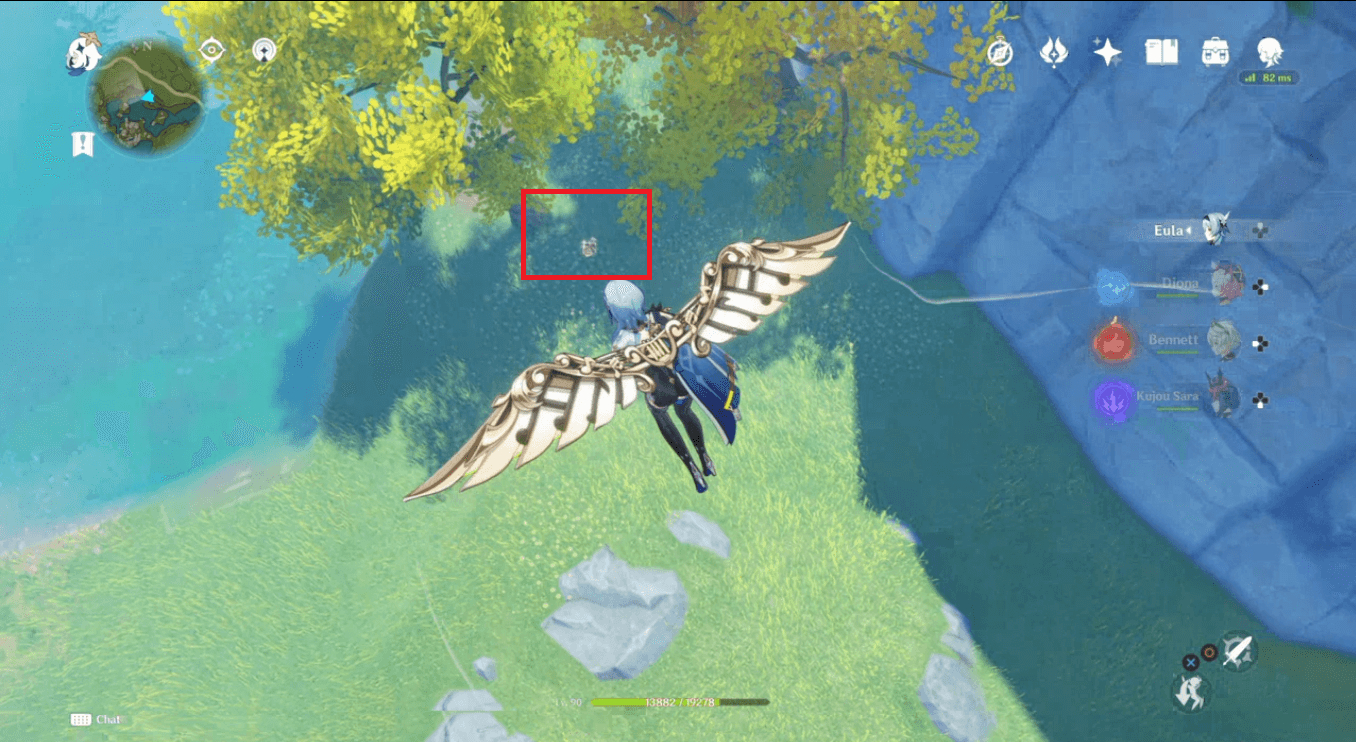Expand Eula's name arrow in party list
1356x742 pixels.
[x=1190, y=229]
